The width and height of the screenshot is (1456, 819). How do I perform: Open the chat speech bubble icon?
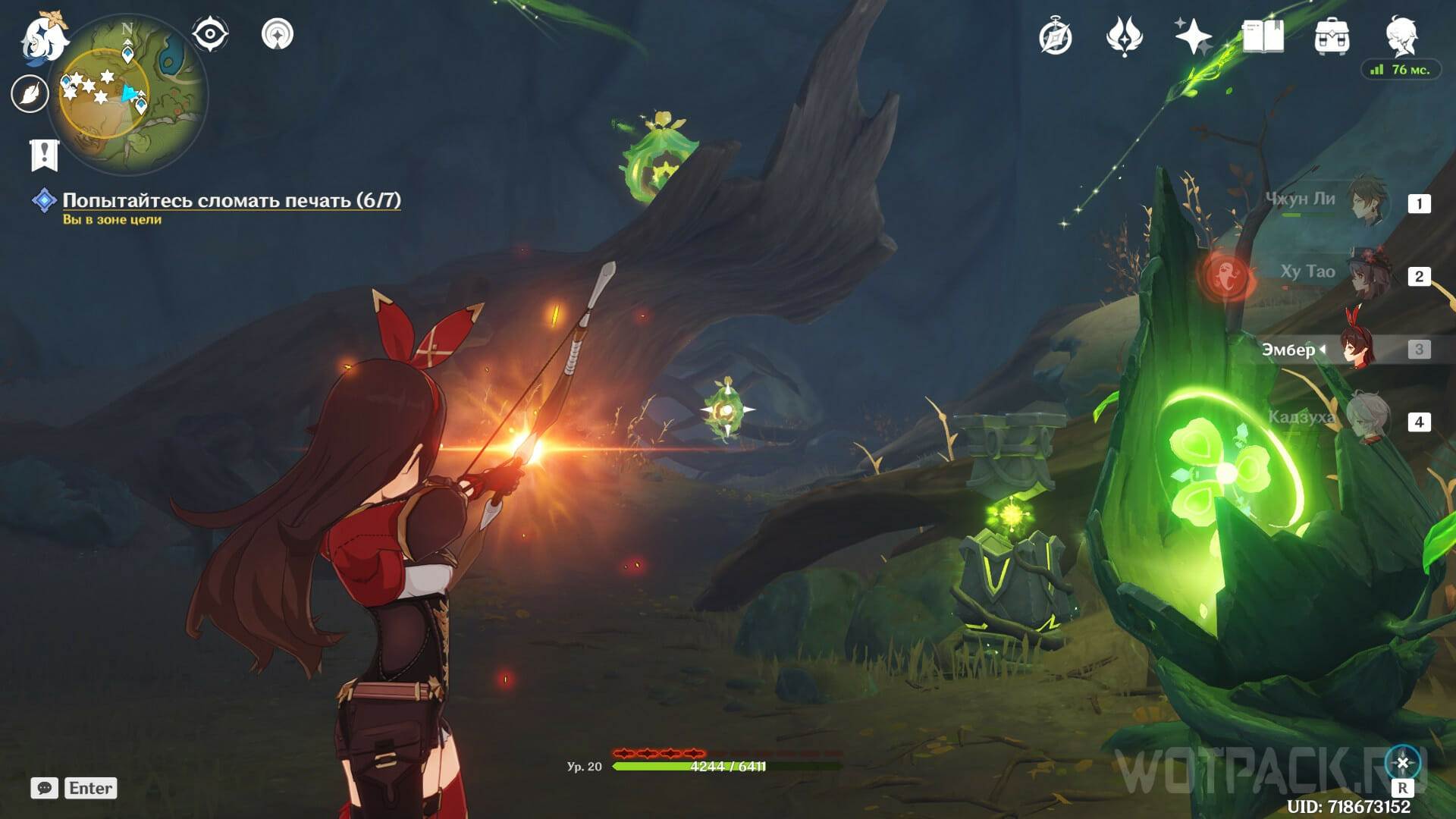tap(44, 788)
